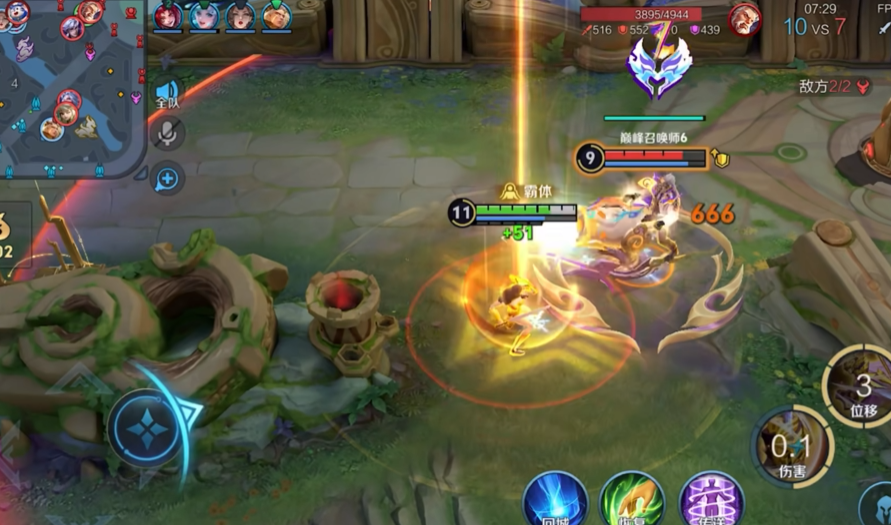891x525 pixels.
Task: Open the quick chat bubble button
Action: [167, 178]
